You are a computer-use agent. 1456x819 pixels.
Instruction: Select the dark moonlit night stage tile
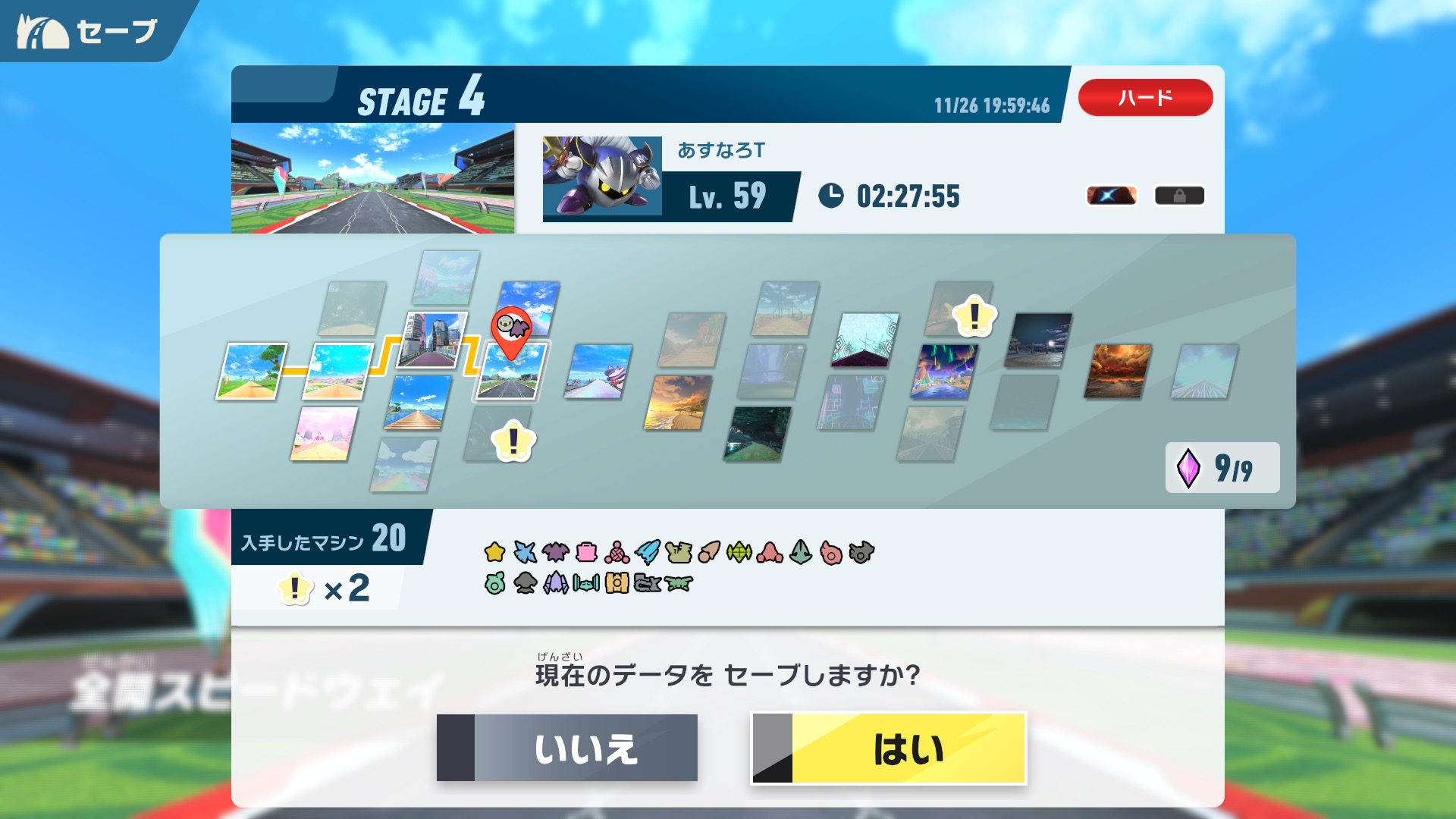1038,340
